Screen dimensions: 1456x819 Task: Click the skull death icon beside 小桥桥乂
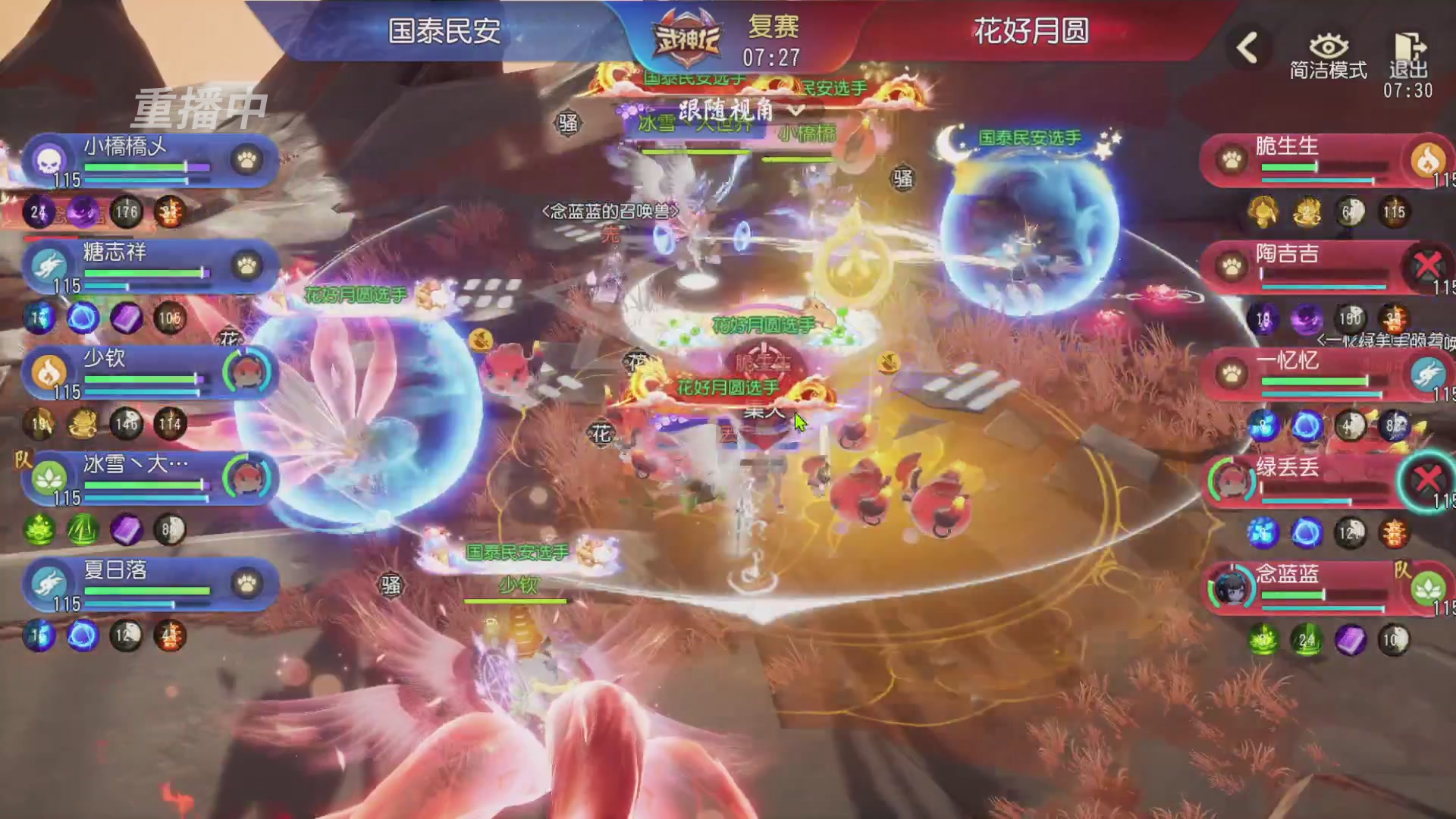(48, 161)
